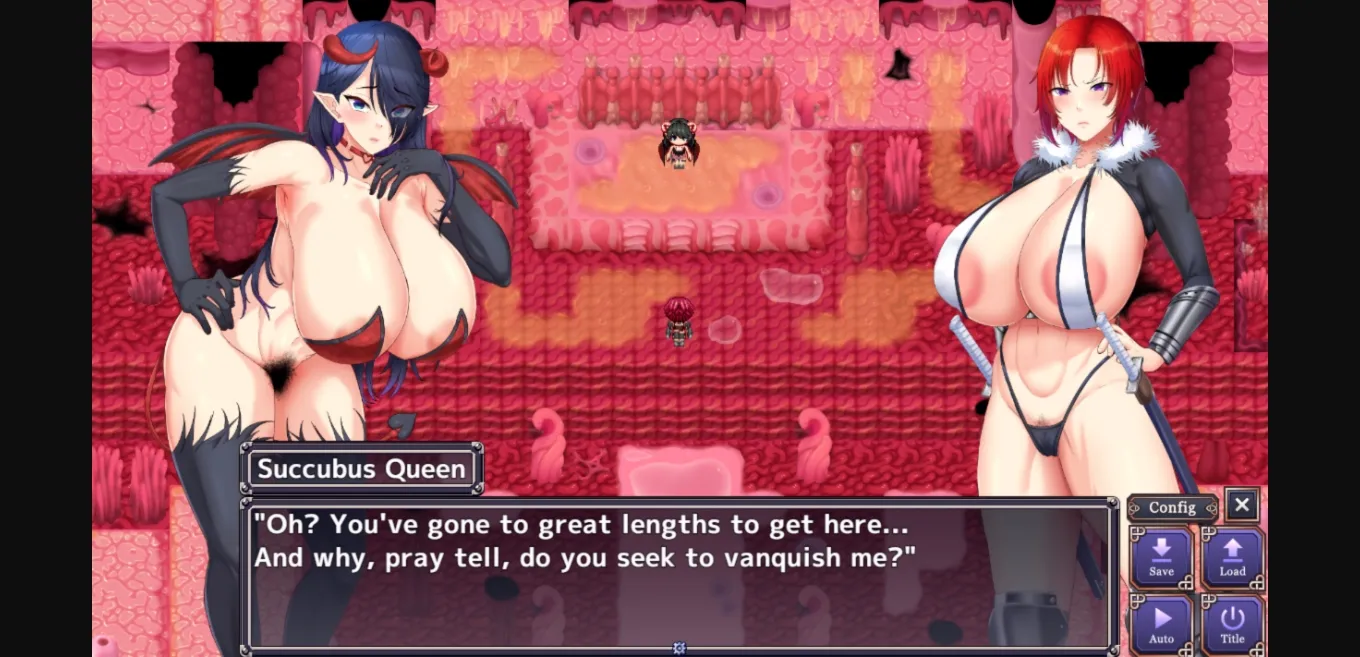Load a saved game

[x=1232, y=558]
